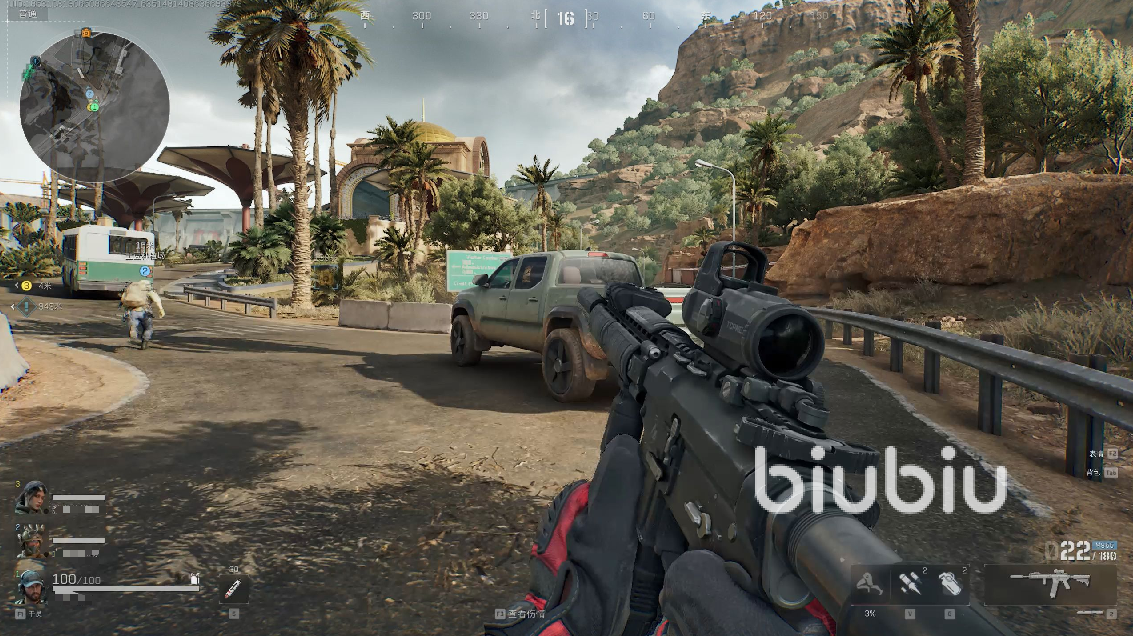Choose the frag grenade slot
Viewport: 1133px width, 636px height.
coord(949,583)
